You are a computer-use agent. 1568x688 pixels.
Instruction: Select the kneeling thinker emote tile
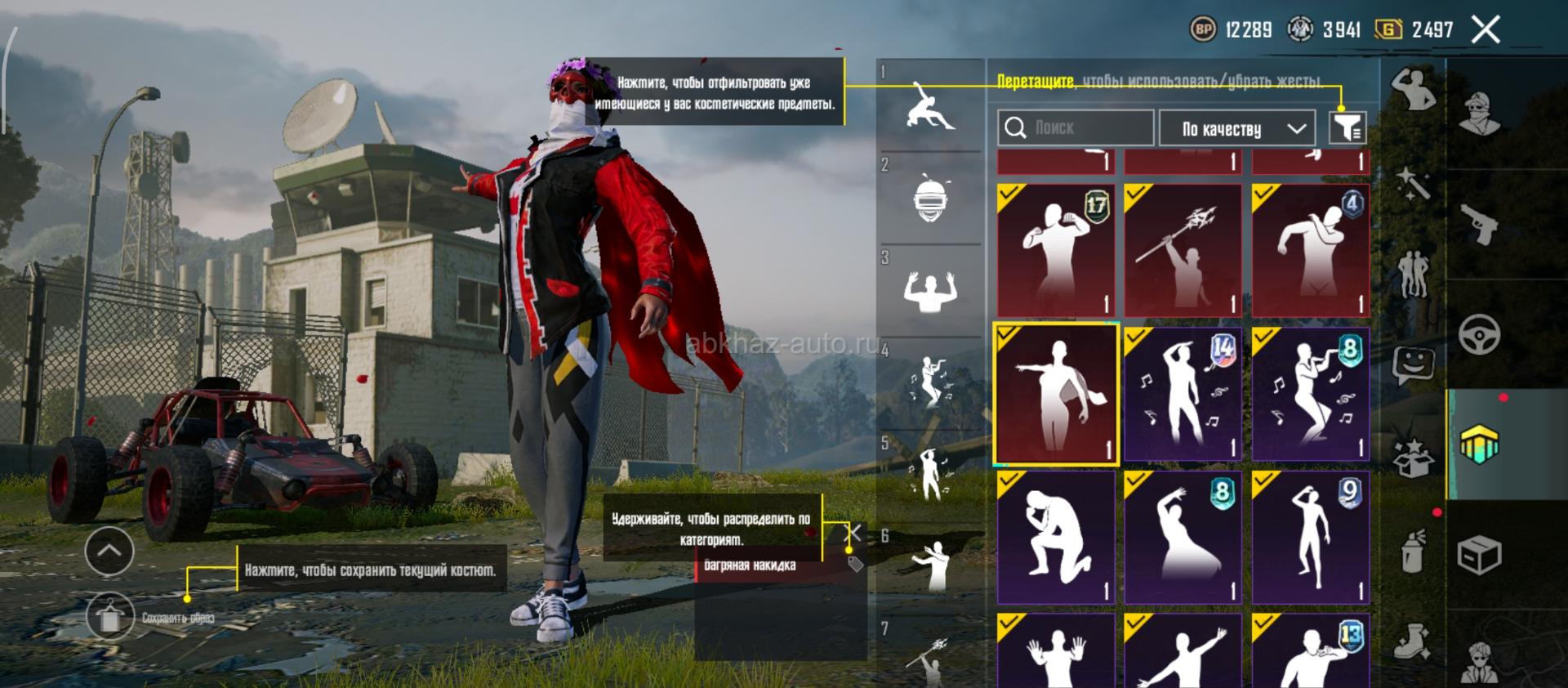(x=1056, y=537)
